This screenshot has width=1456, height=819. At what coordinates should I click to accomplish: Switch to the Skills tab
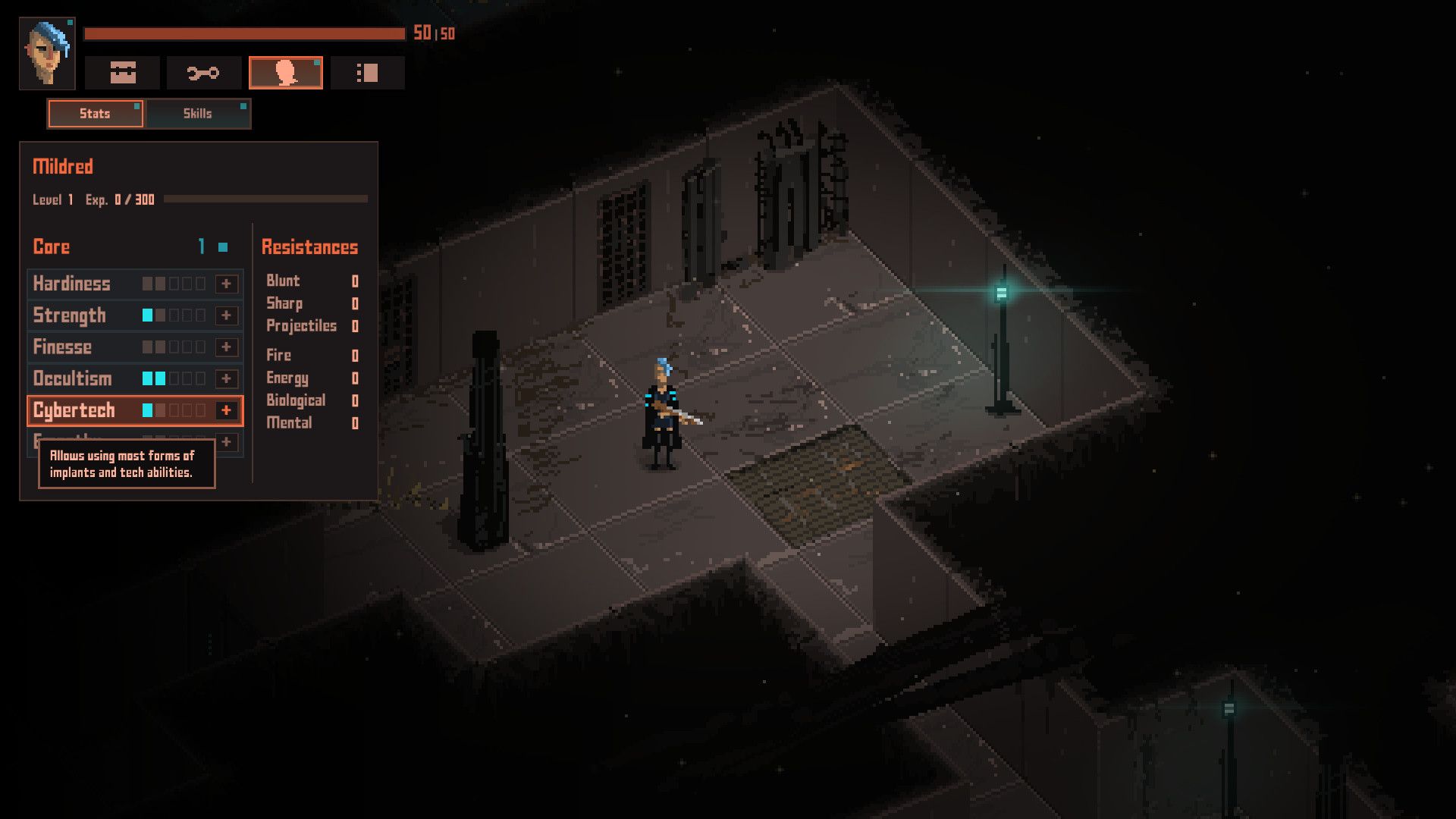196,114
